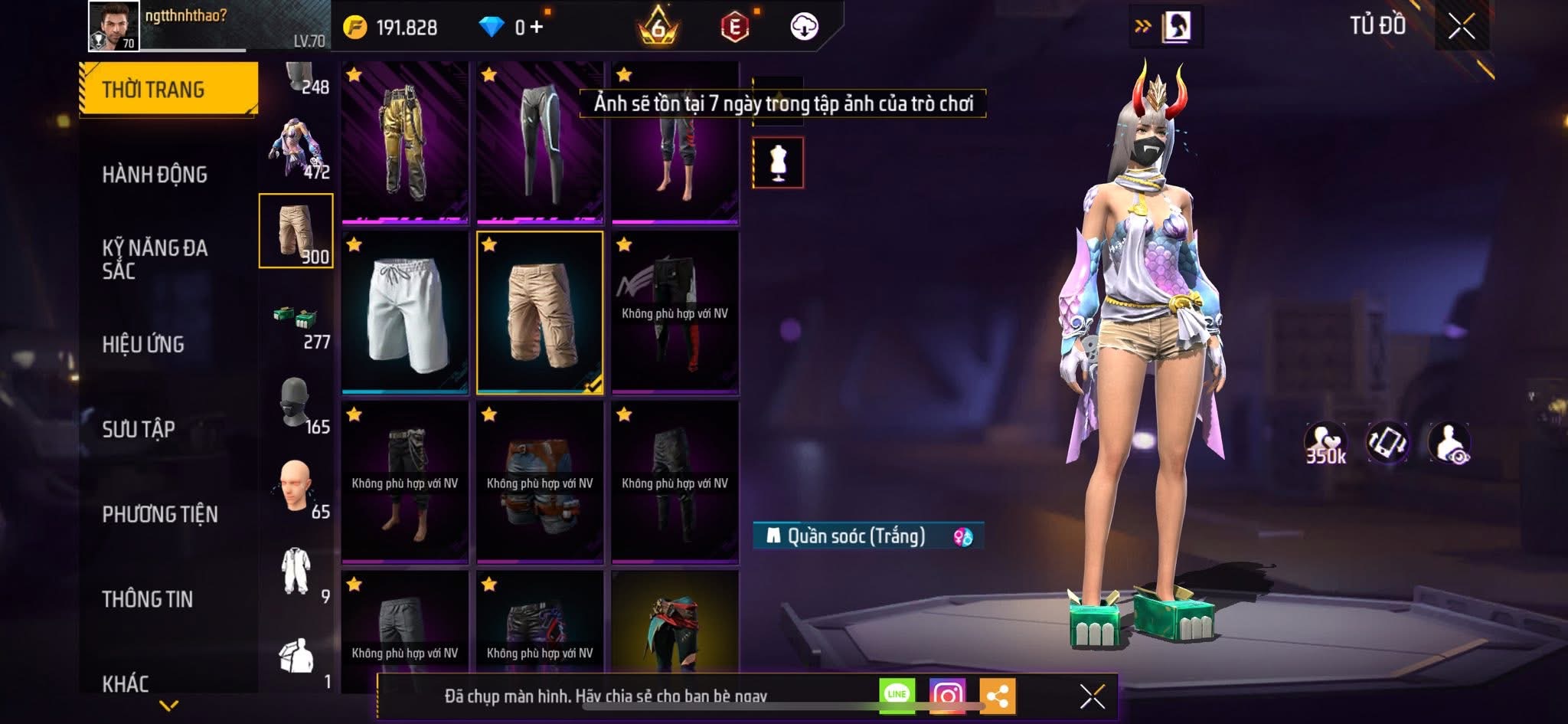Image resolution: width=1568 pixels, height=724 pixels.
Task: Select the khaki cargo shorts item
Action: click(x=540, y=313)
